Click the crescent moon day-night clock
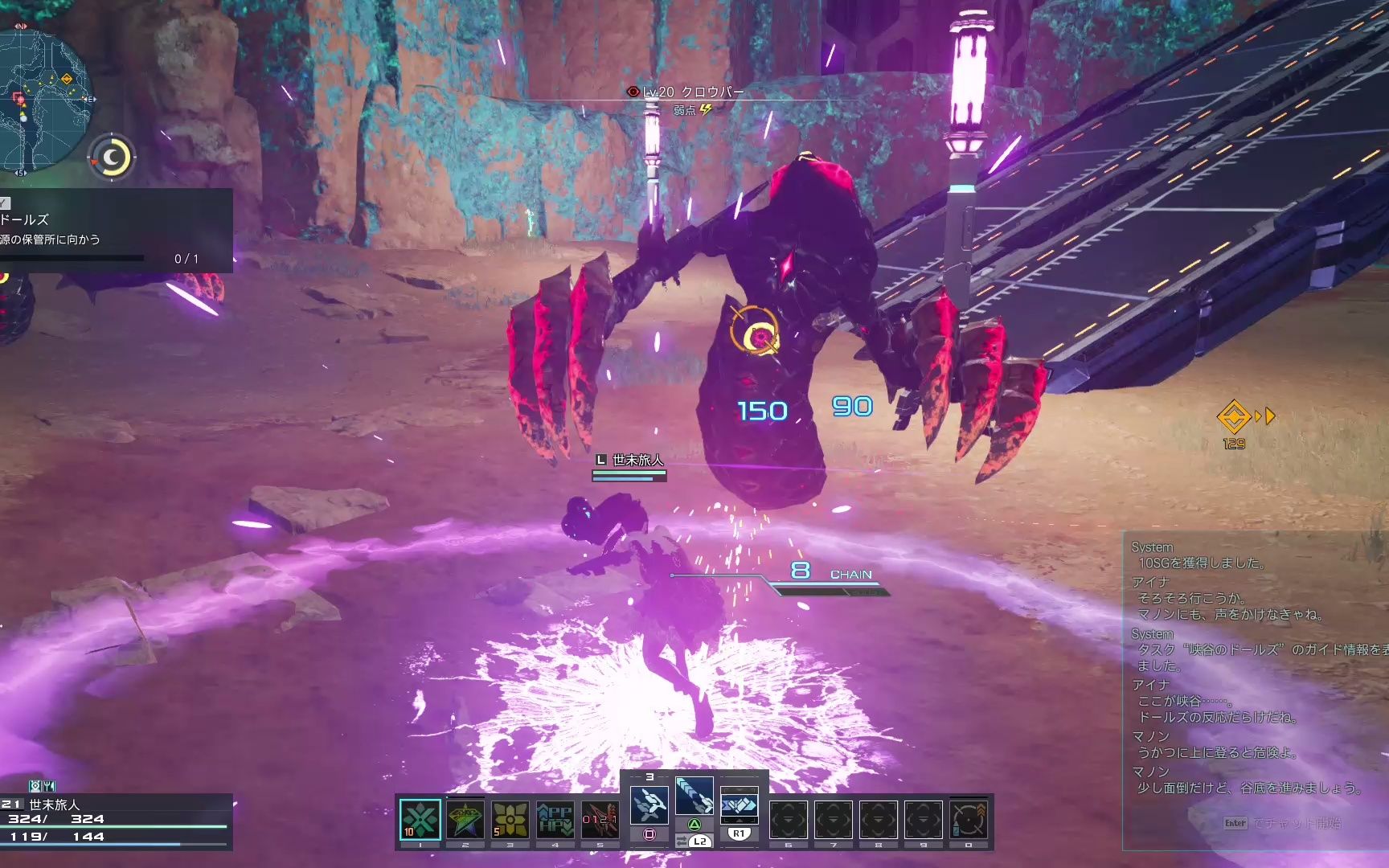Screen dimensions: 1389x868 pyautogui.click(x=113, y=157)
